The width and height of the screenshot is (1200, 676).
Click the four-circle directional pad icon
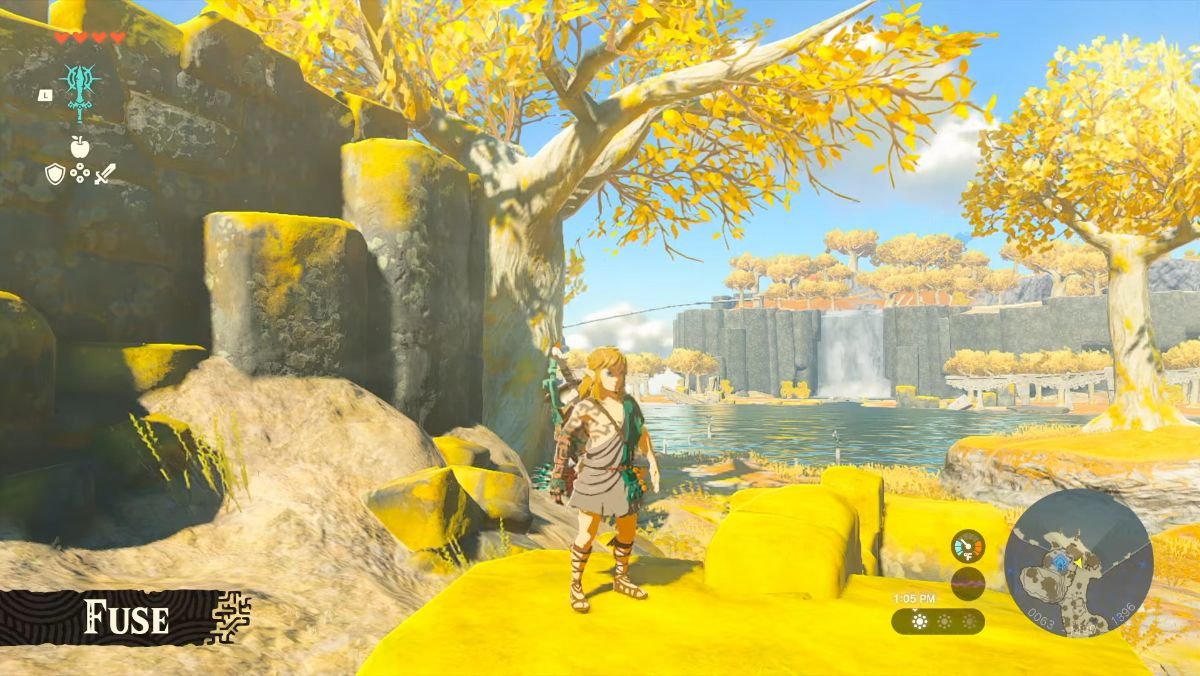click(x=80, y=174)
